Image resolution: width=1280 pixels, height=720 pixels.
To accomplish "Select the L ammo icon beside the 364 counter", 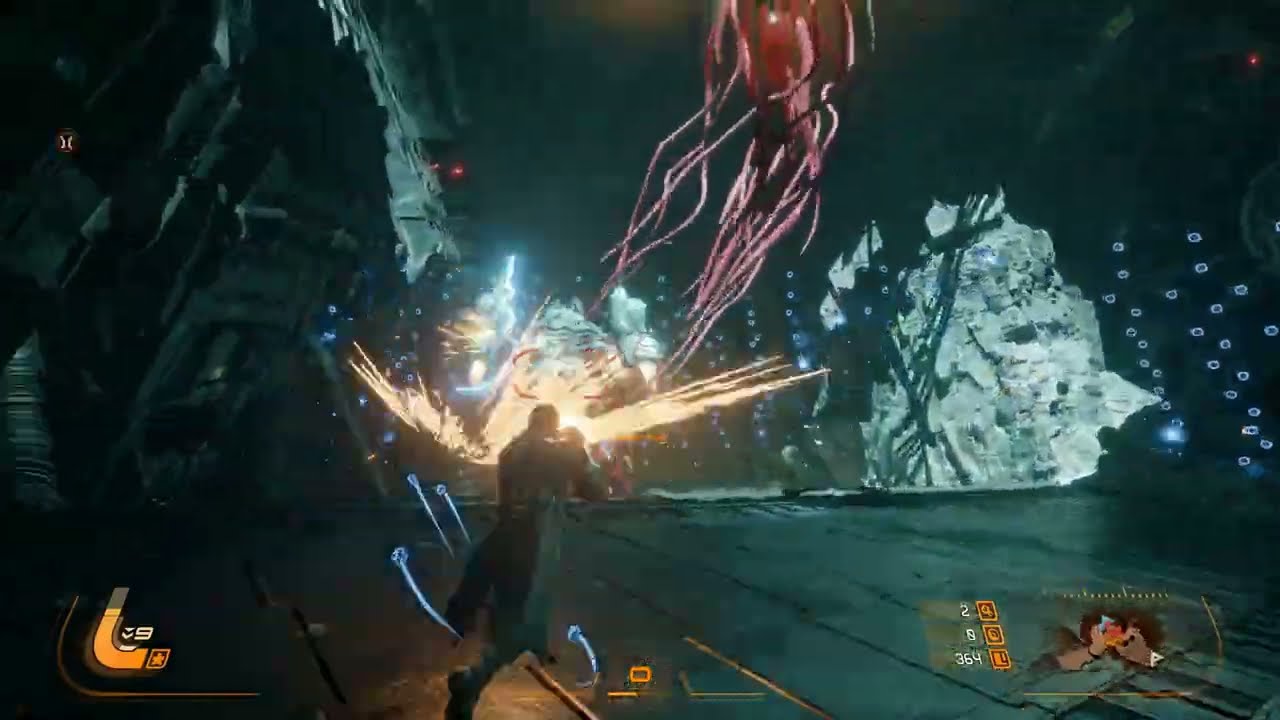I will [x=1000, y=660].
